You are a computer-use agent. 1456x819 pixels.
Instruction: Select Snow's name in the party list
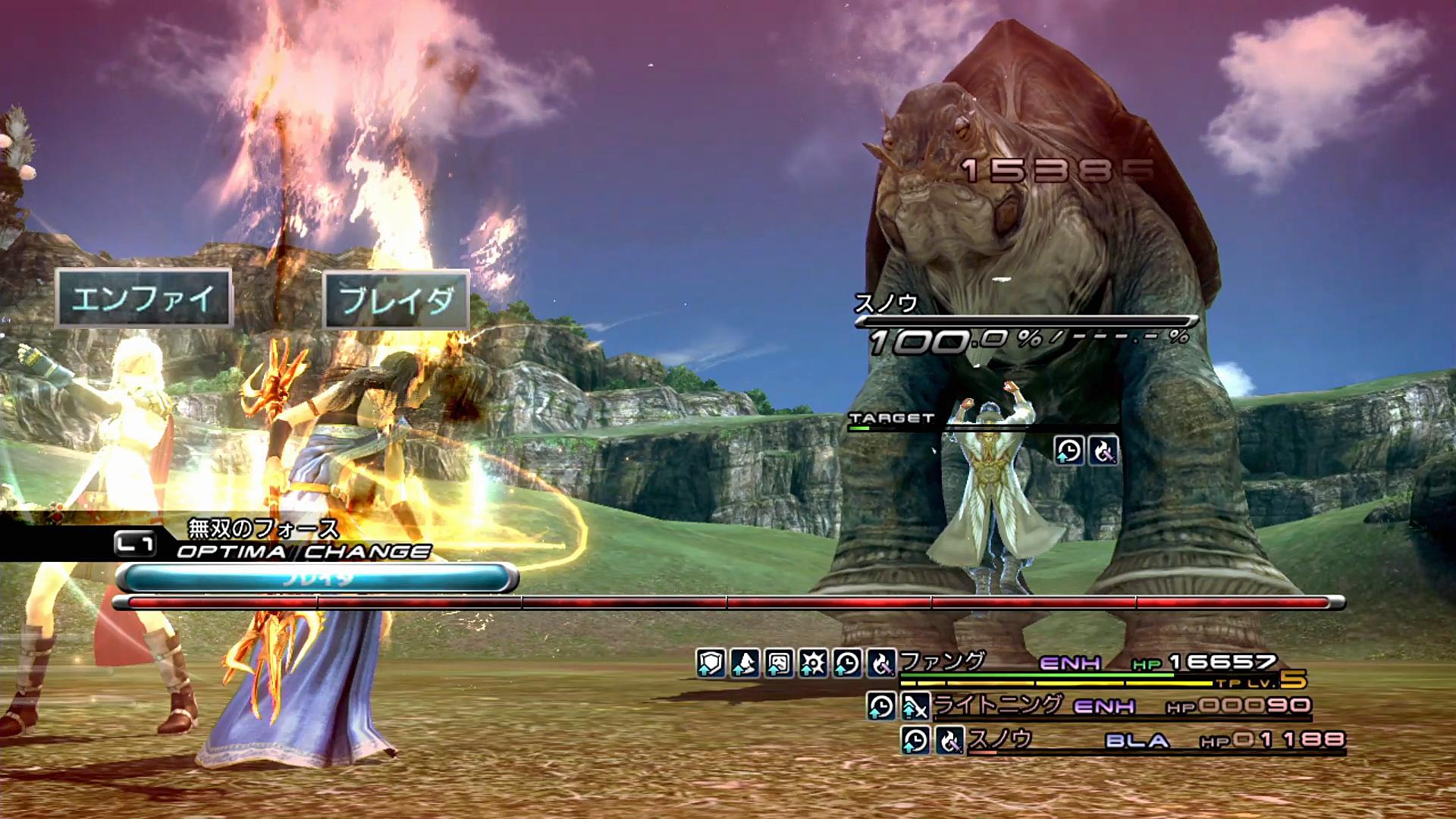(1000, 739)
